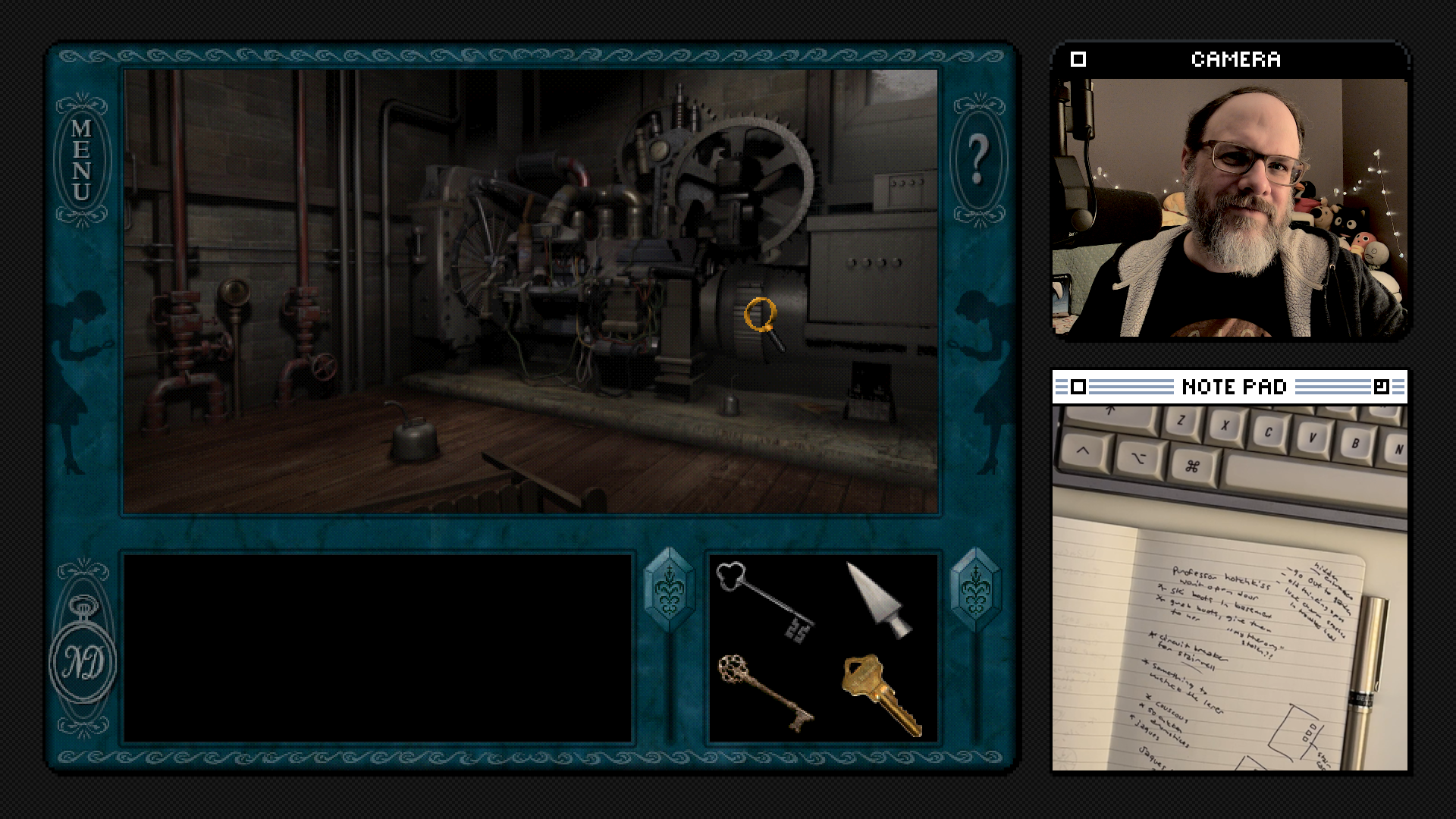Click the gem scroll knob beside inventory

(x=975, y=591)
